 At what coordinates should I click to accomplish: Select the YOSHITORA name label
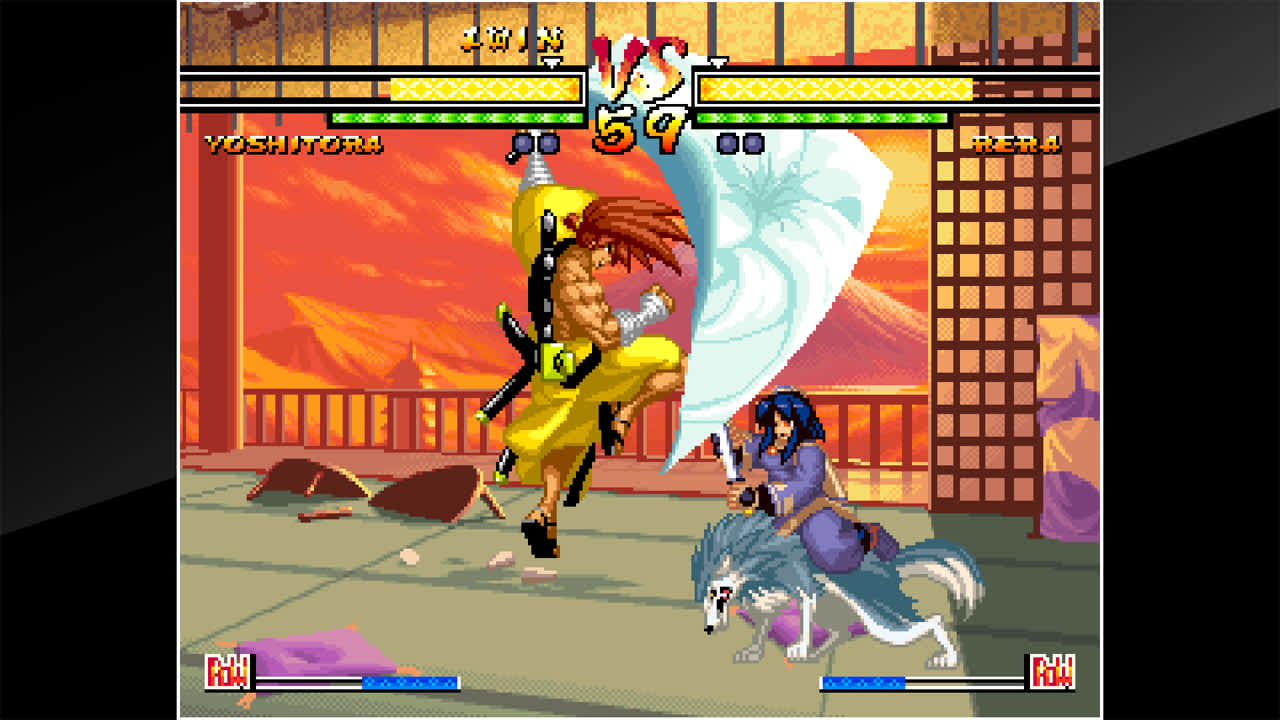tap(294, 146)
